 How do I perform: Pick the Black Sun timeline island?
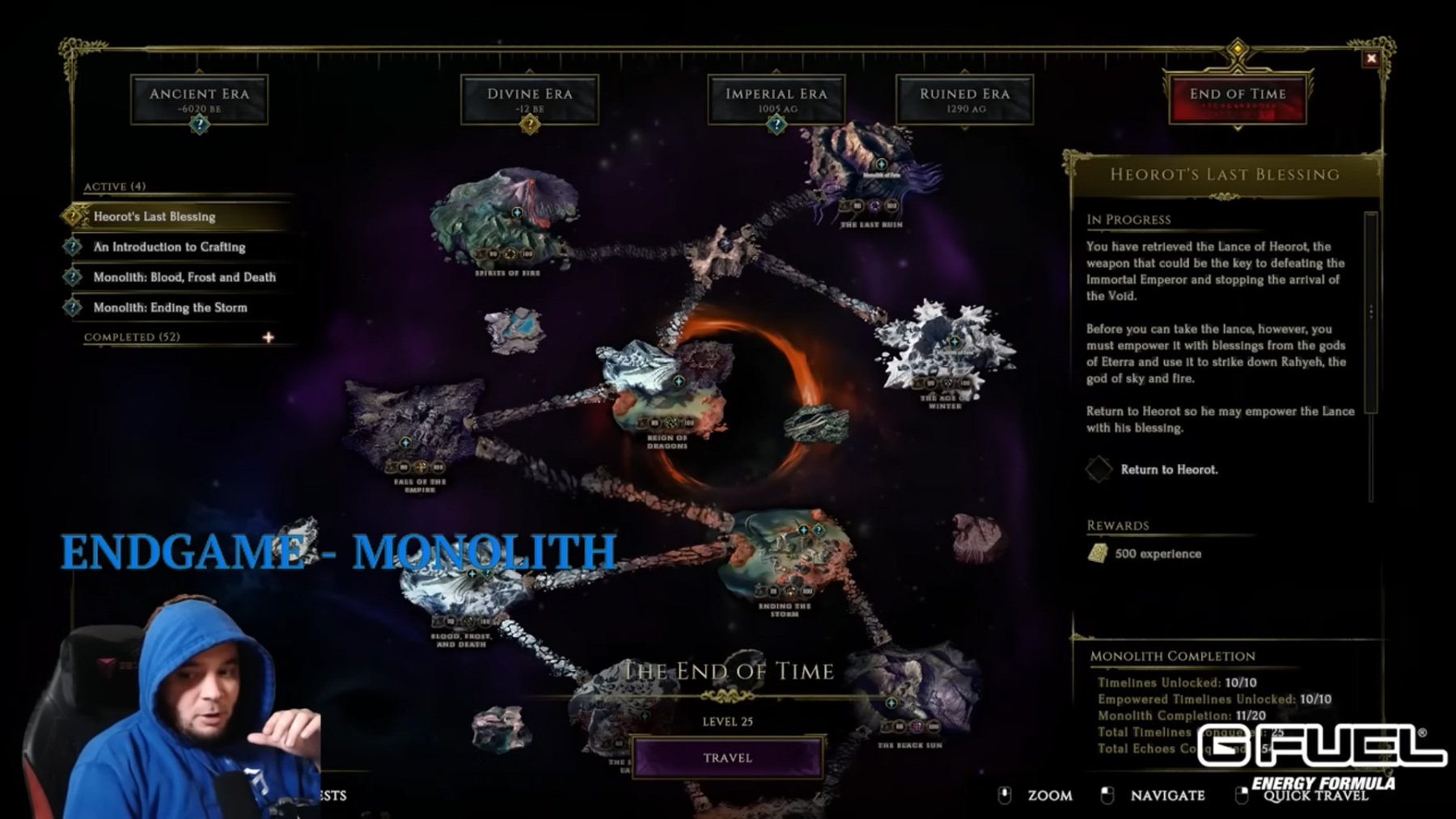pos(910,695)
